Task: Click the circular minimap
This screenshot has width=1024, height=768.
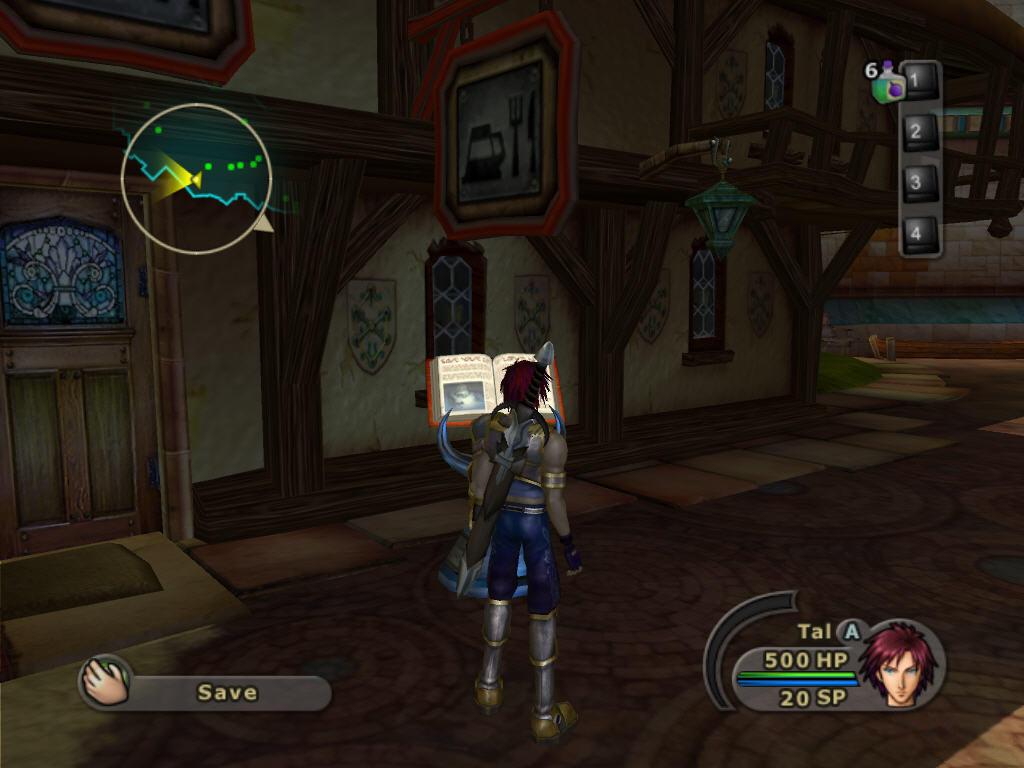Action: tap(197, 178)
